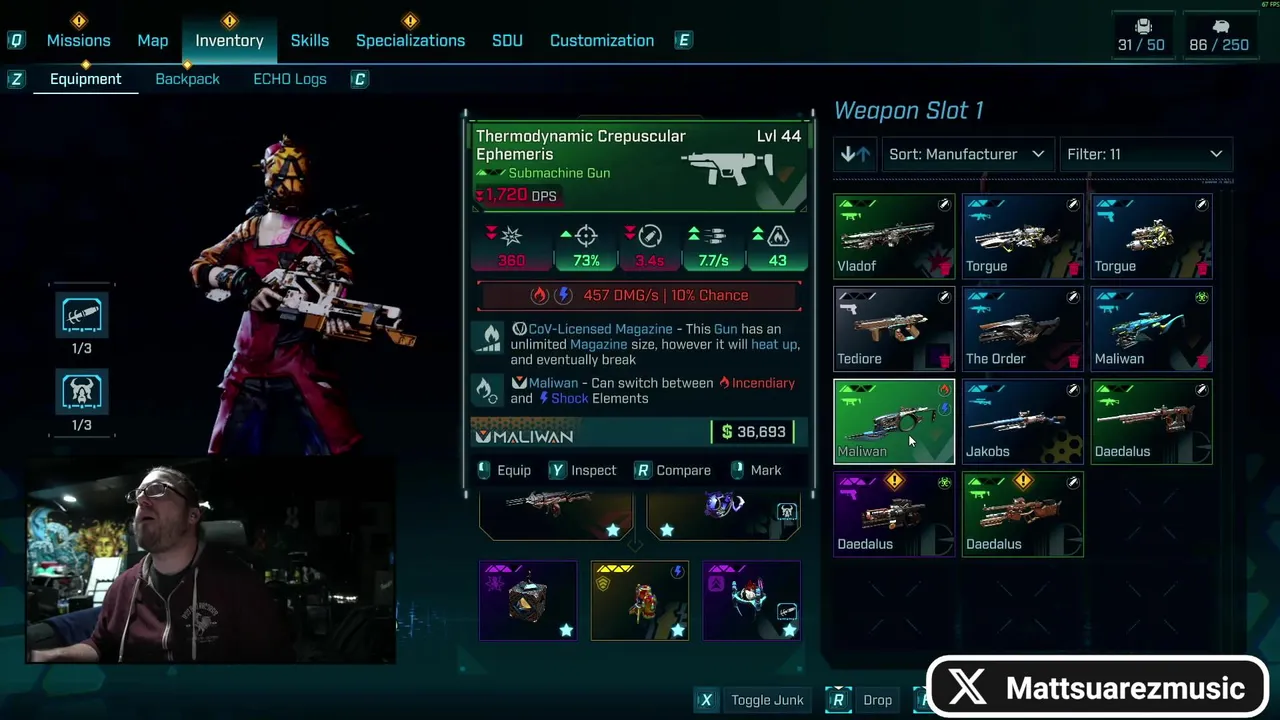Screen dimensions: 1280x720
Task: Open the Customization tab
Action: click(602, 40)
